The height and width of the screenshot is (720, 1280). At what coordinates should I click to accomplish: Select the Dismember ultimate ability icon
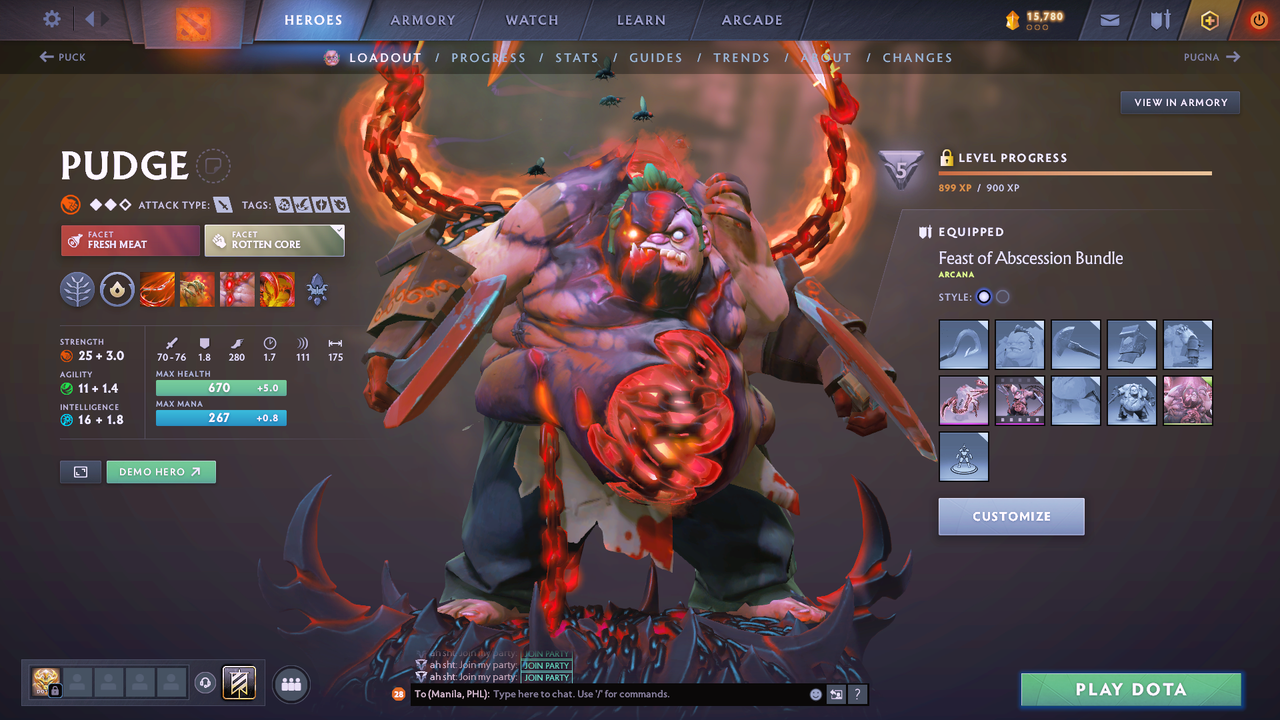click(x=277, y=289)
